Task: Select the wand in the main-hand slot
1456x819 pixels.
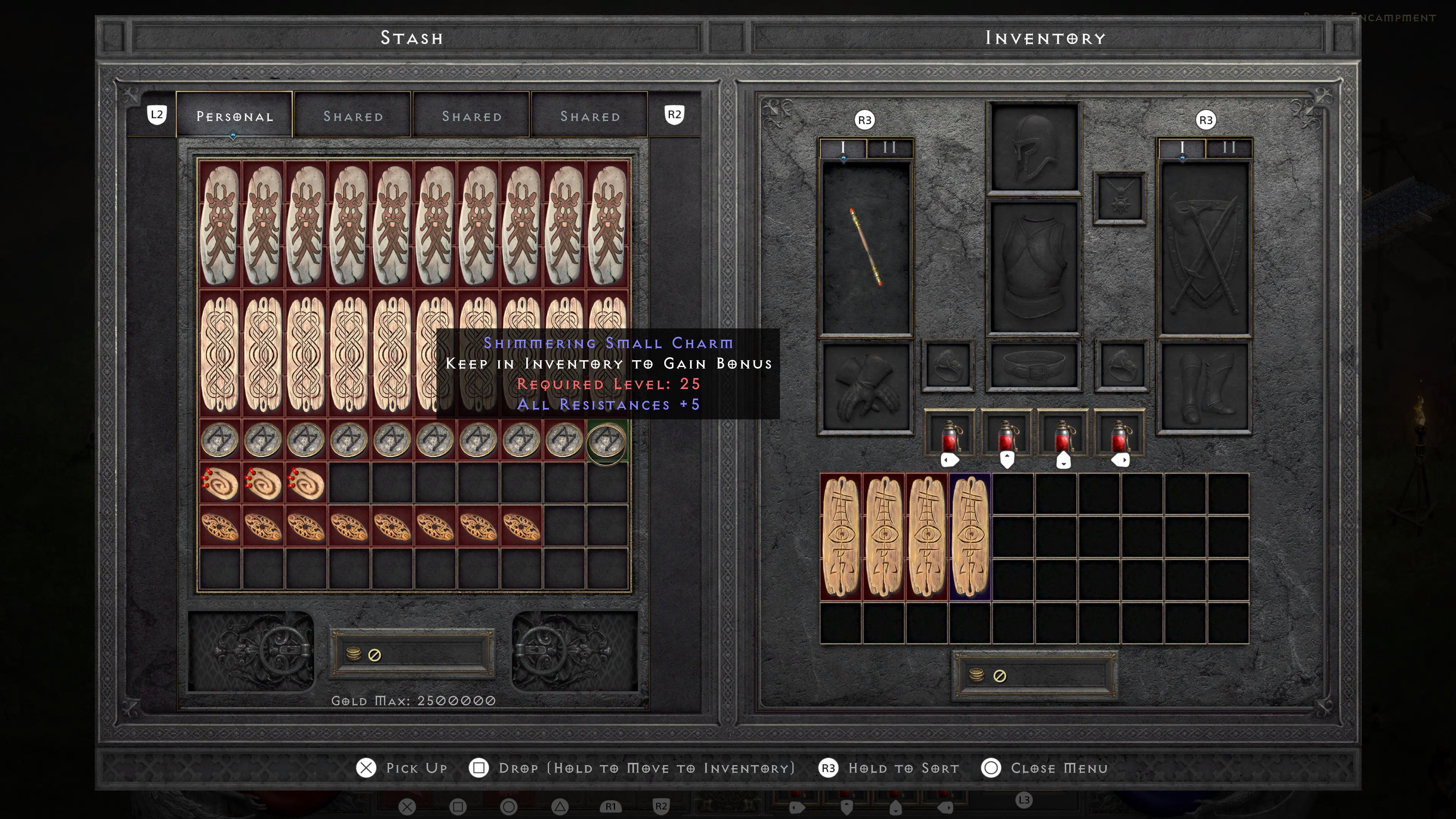Action: pos(865,248)
